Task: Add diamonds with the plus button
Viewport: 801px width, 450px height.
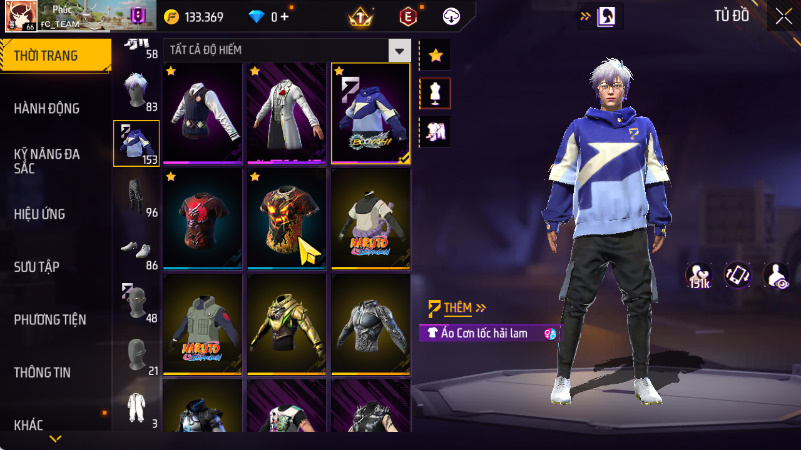Action: click(285, 17)
